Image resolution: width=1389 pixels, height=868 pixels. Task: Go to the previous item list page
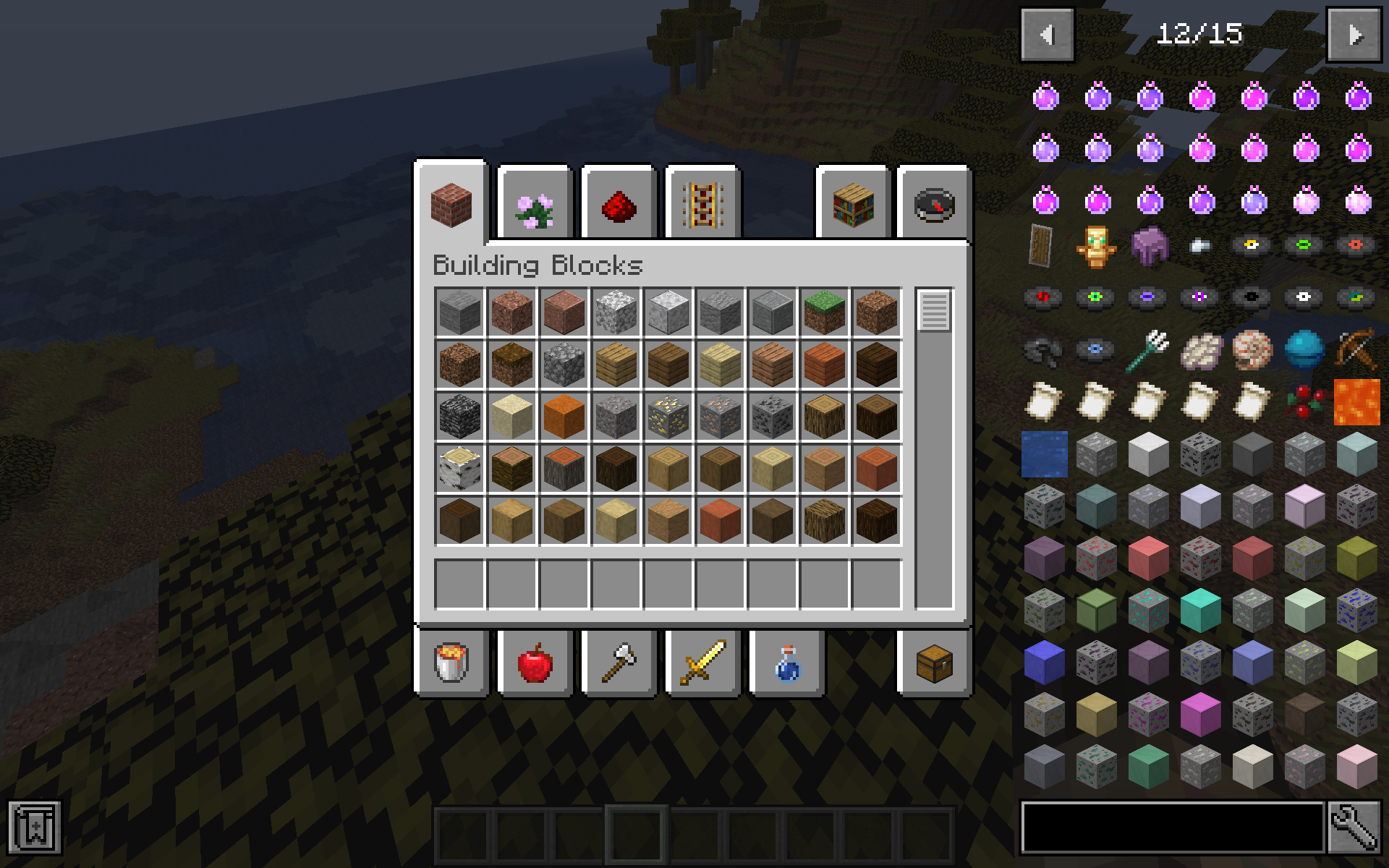[x=1047, y=35]
